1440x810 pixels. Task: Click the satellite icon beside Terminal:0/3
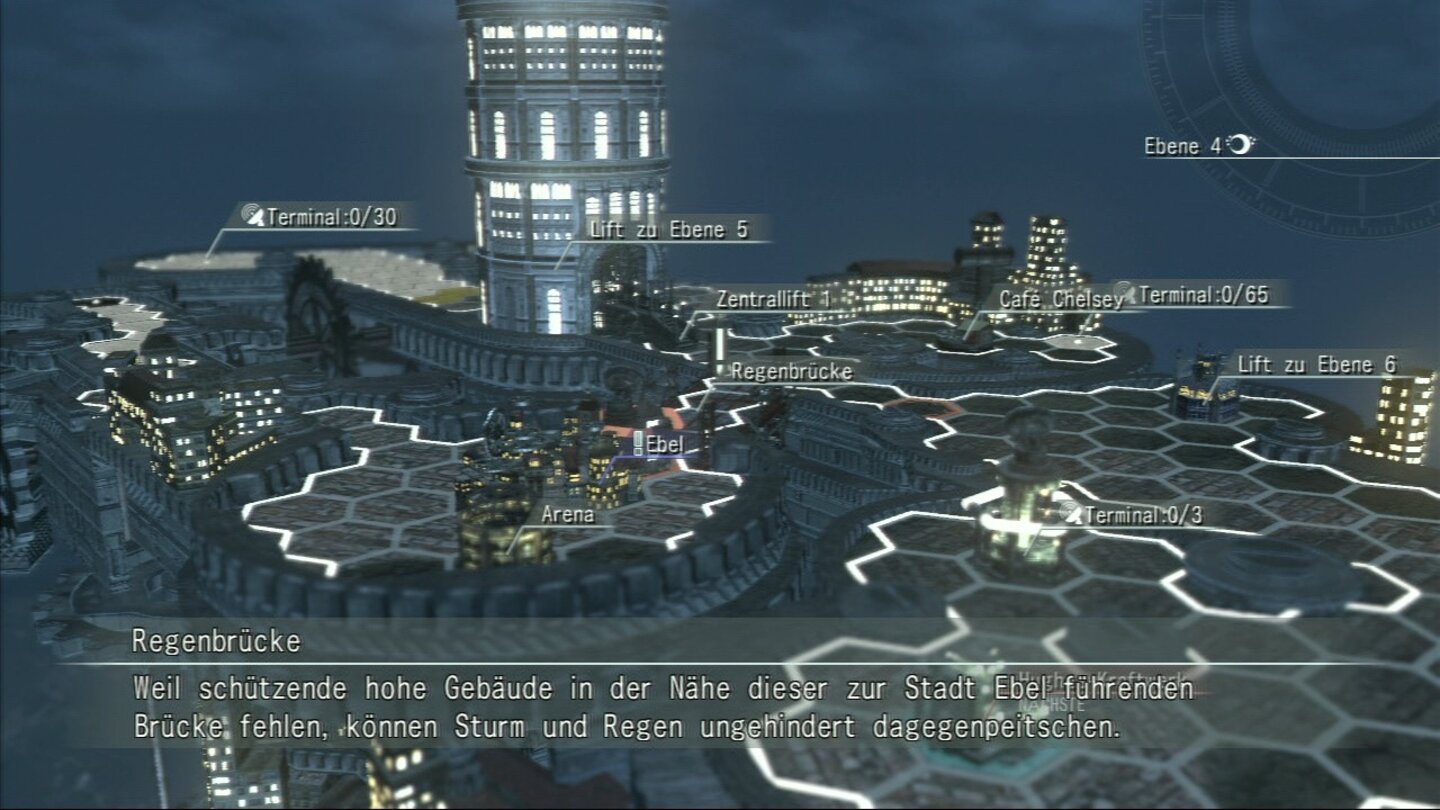tap(1070, 513)
